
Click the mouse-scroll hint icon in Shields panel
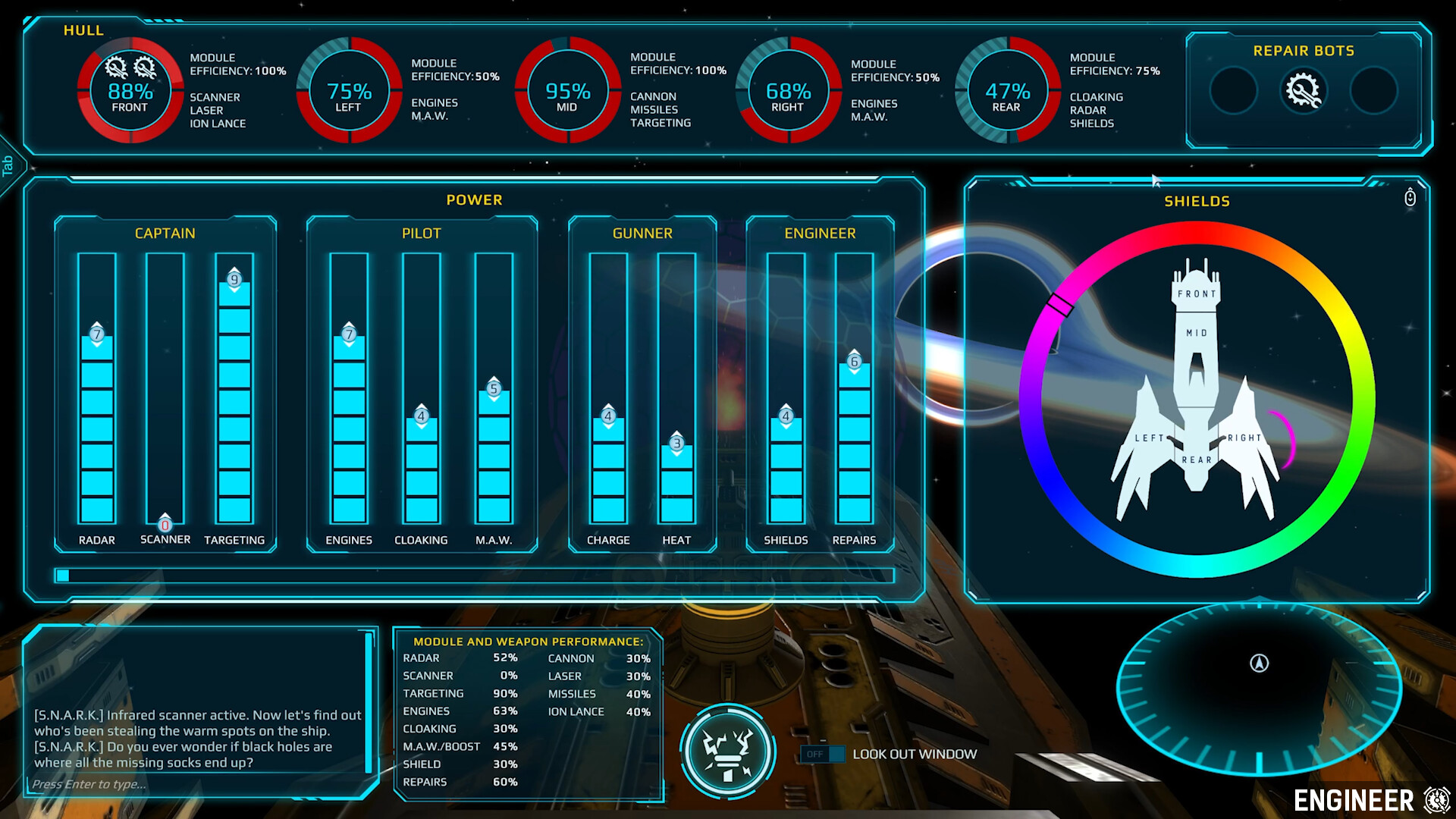[x=1409, y=198]
